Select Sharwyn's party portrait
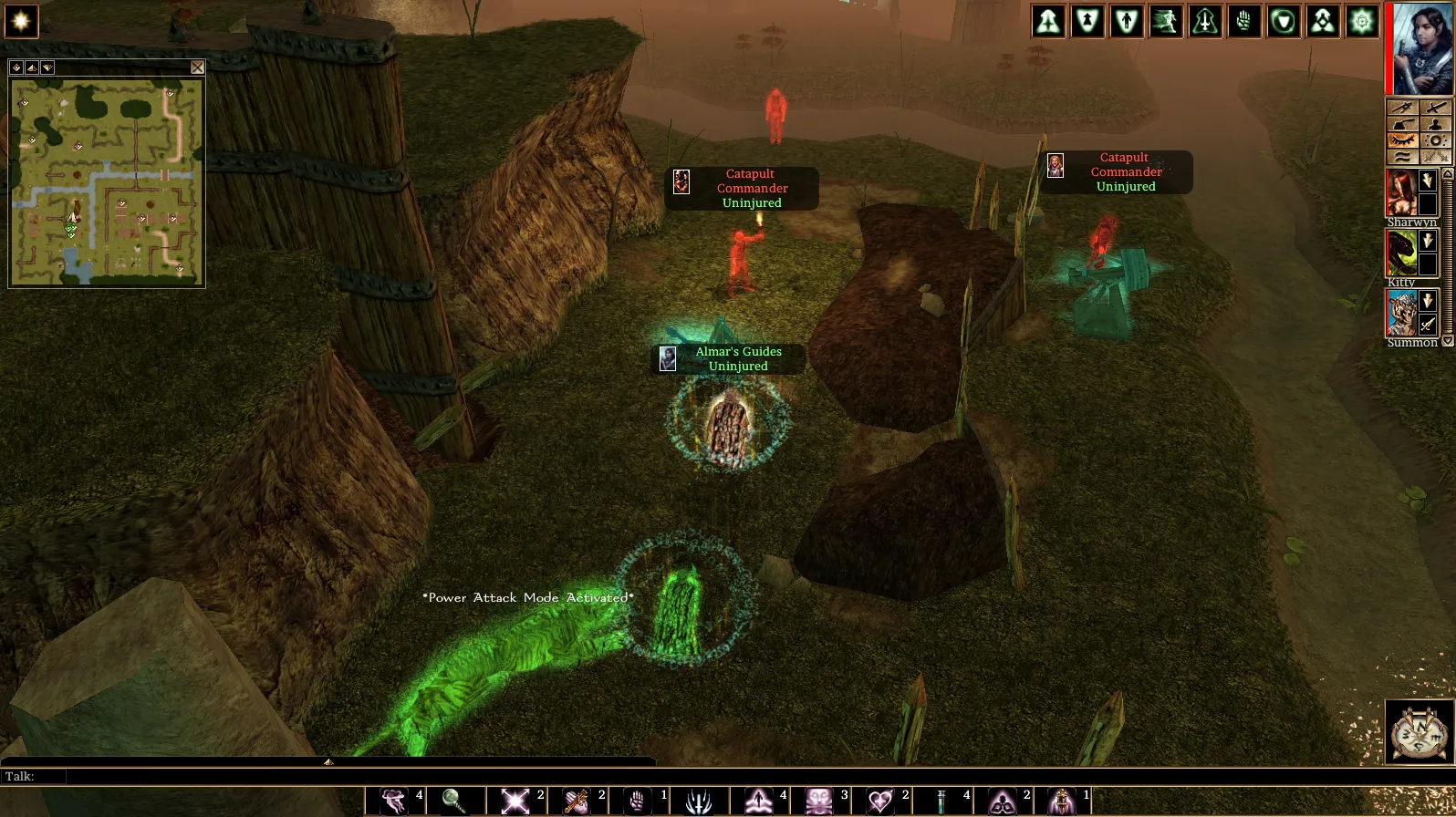Viewport: 1456px width, 817px height. [1401, 192]
